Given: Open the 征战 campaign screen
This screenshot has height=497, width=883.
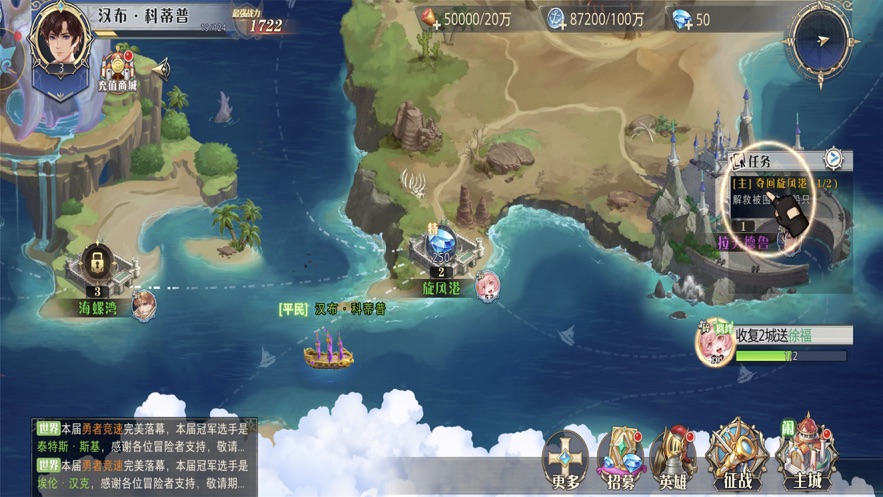Looking at the screenshot, I should tap(737, 460).
